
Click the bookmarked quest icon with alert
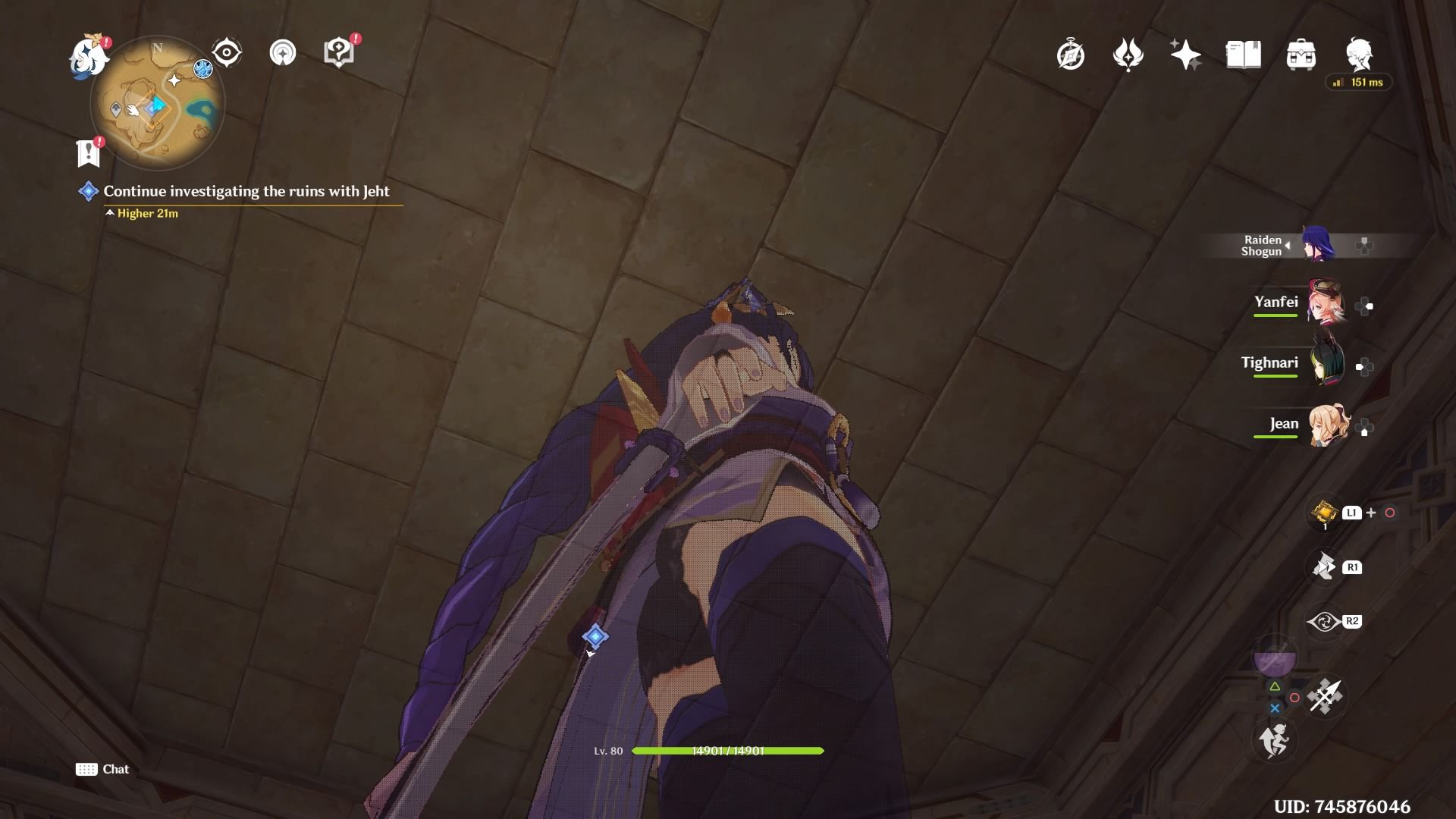point(88,152)
